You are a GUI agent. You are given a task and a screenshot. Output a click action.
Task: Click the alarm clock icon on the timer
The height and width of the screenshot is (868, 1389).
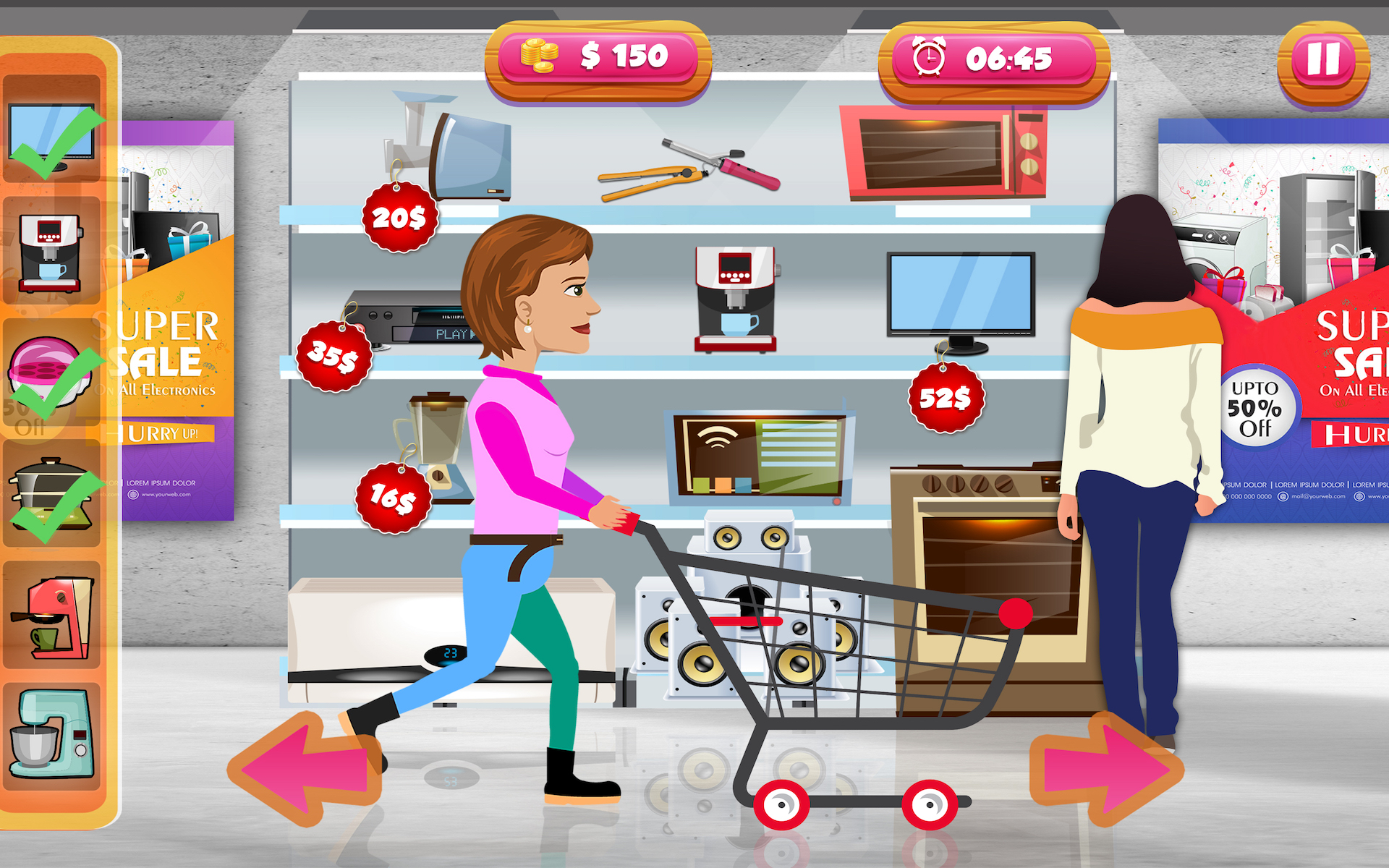(928, 54)
